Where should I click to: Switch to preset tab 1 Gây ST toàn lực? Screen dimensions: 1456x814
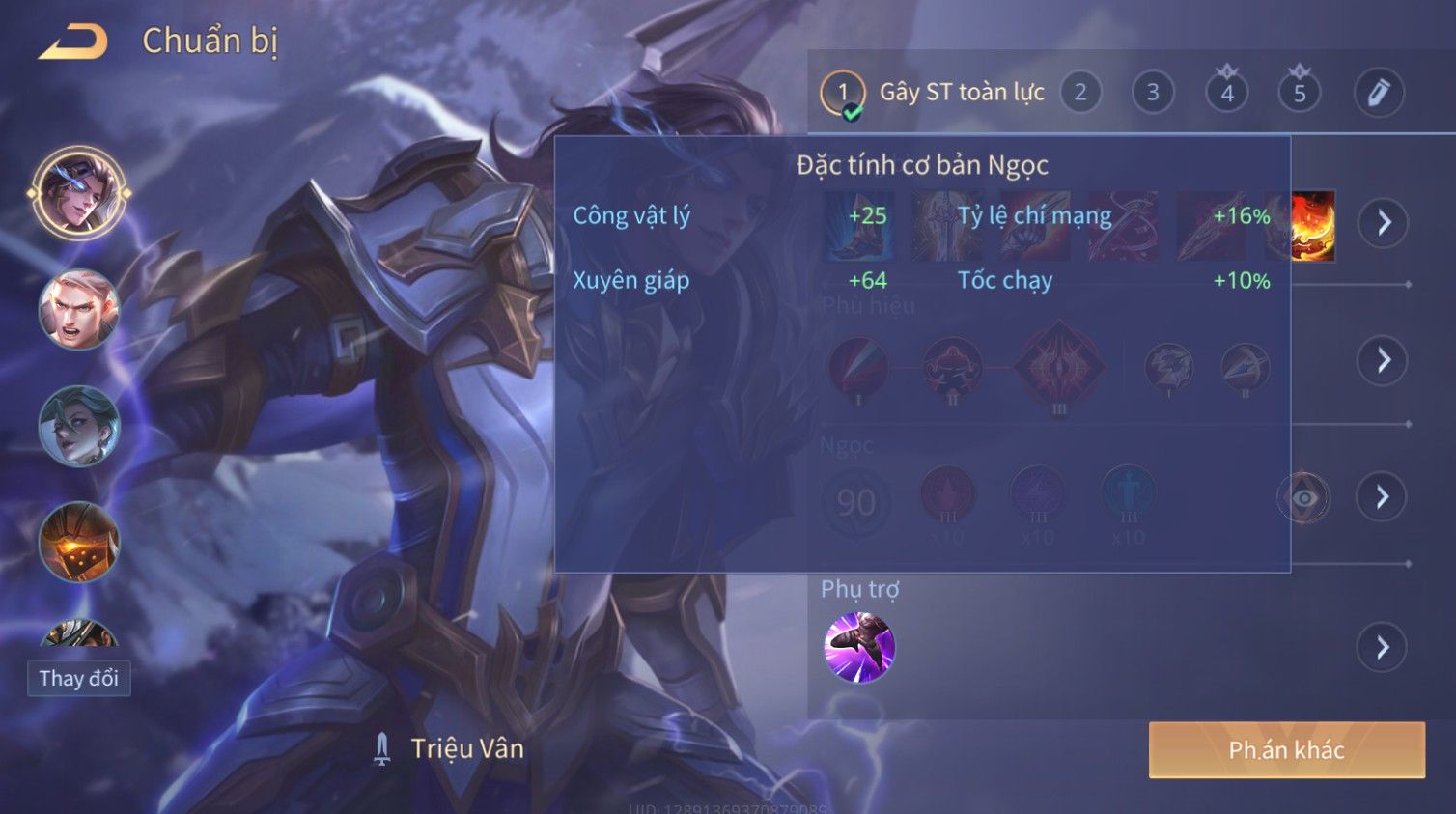(843, 94)
